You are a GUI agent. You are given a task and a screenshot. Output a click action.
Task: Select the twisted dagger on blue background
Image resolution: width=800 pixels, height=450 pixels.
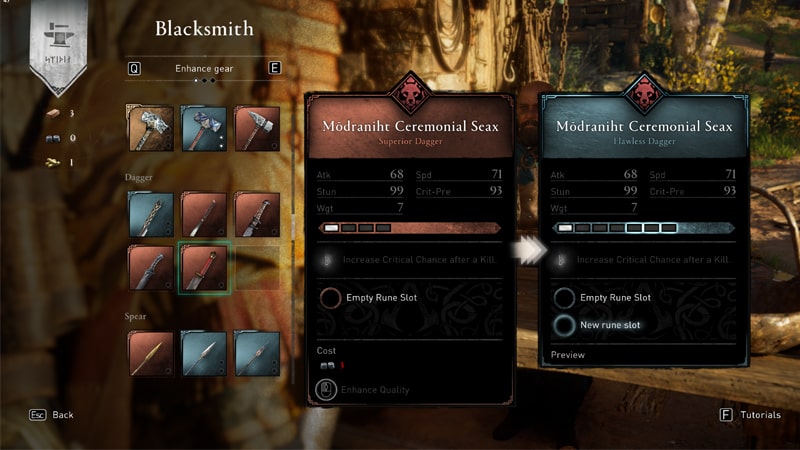[x=150, y=214]
